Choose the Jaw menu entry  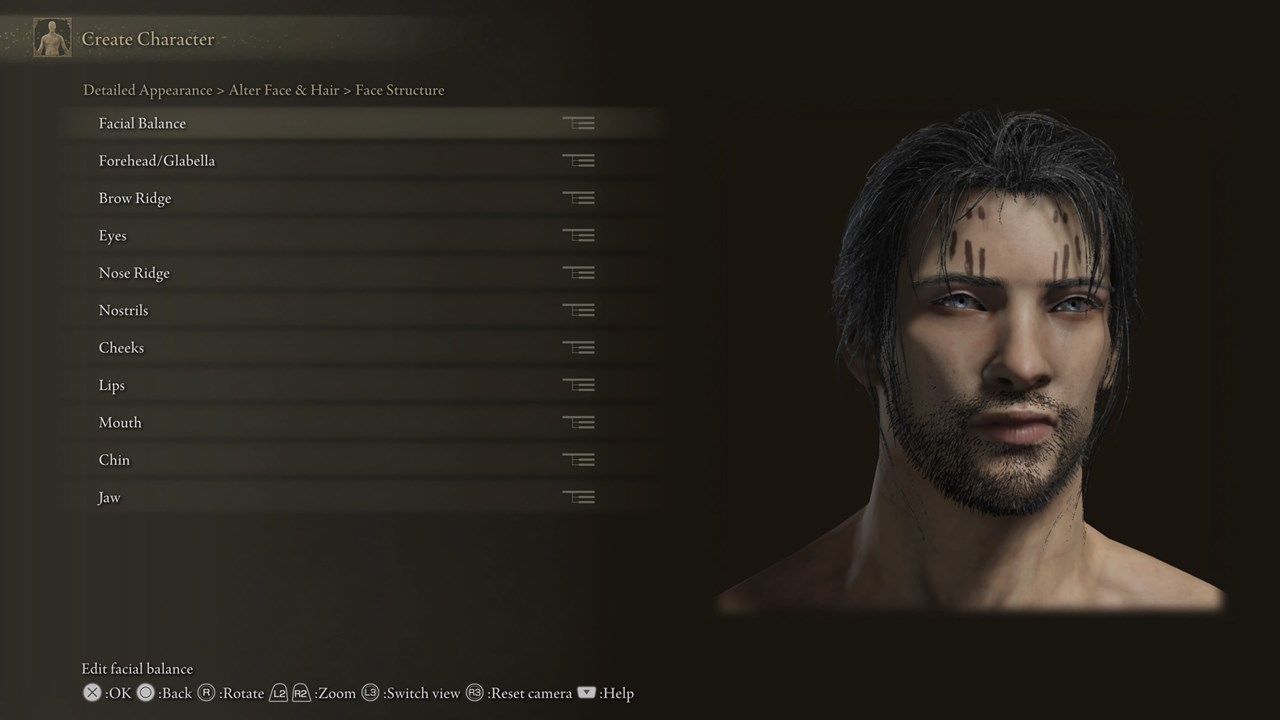[109, 497]
